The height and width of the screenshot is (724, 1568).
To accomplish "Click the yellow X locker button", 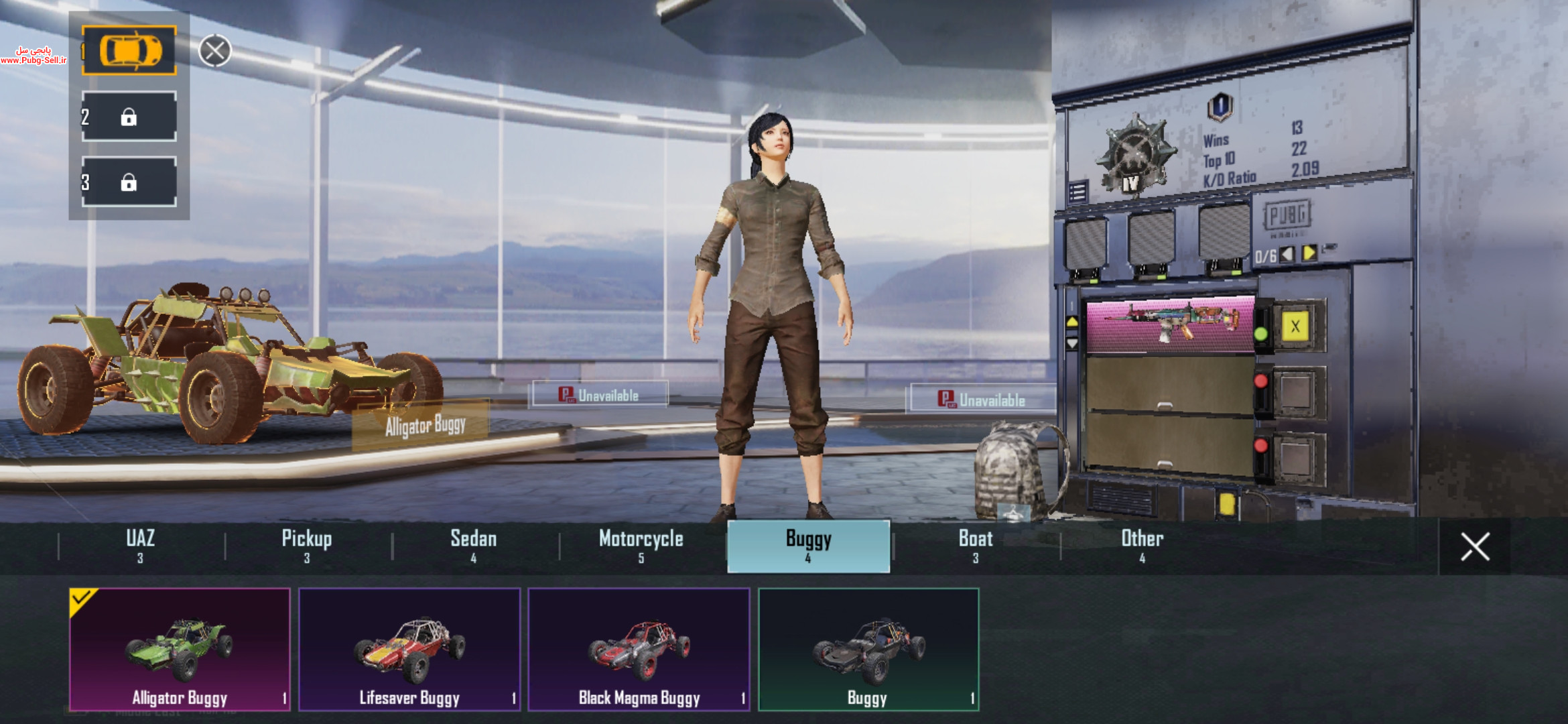I will pyautogui.click(x=1295, y=326).
